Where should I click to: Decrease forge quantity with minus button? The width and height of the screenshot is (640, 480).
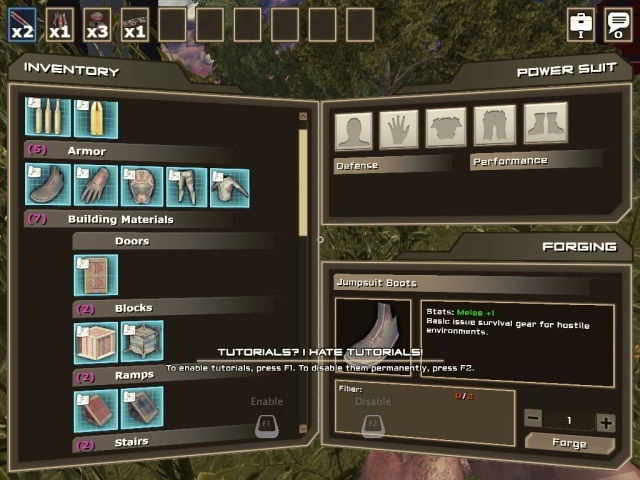click(534, 421)
